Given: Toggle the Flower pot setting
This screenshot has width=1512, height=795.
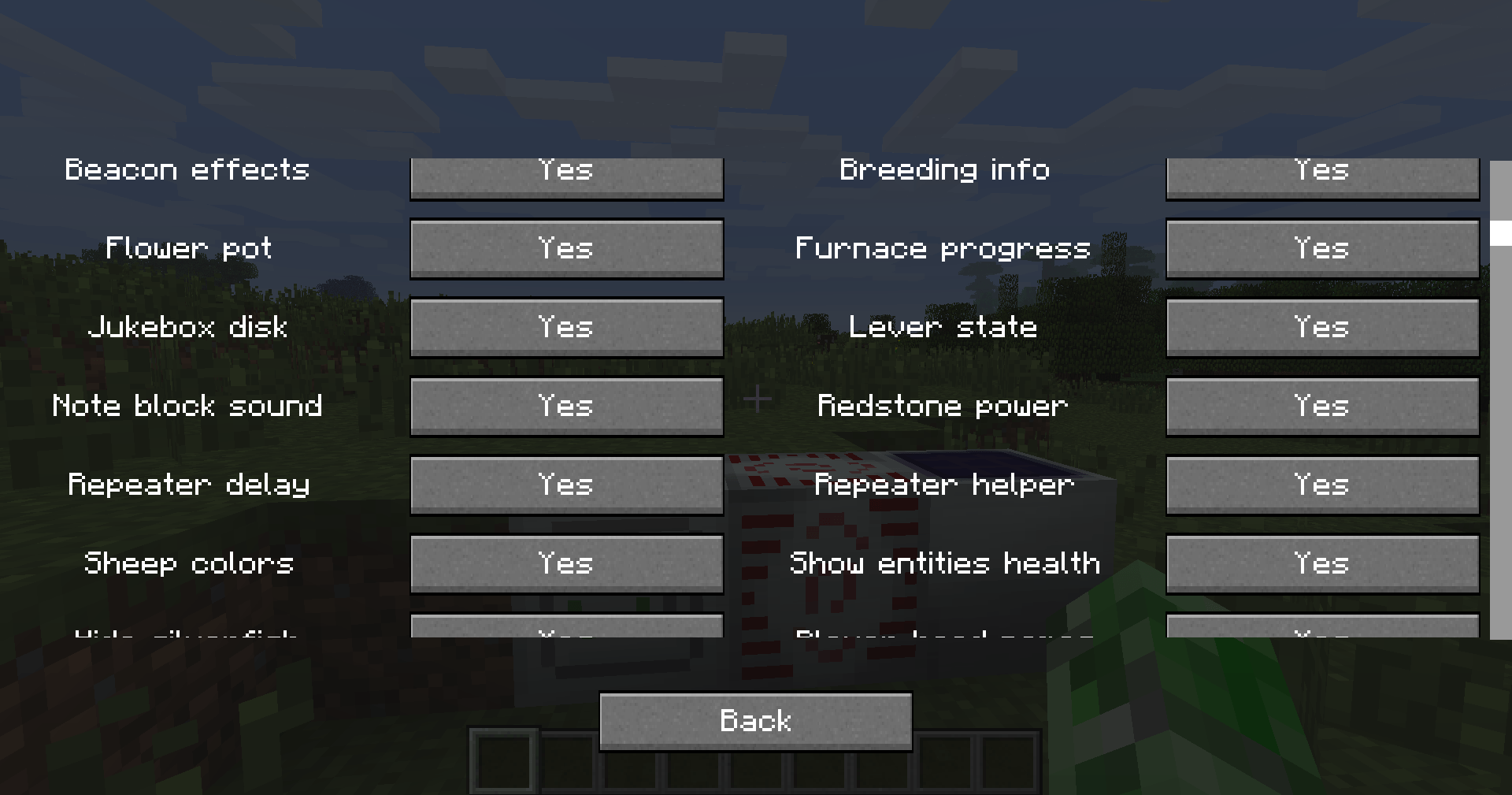Looking at the screenshot, I should pos(566,249).
